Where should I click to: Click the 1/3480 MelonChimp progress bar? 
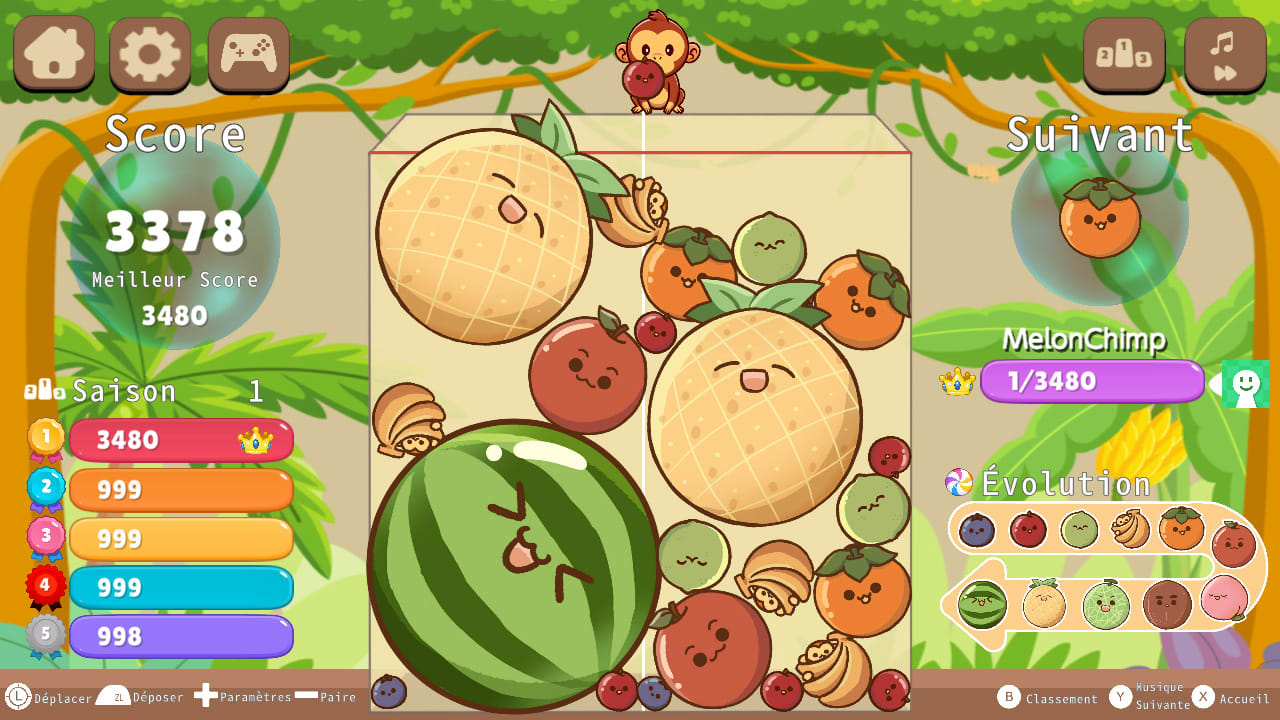(x=1092, y=381)
